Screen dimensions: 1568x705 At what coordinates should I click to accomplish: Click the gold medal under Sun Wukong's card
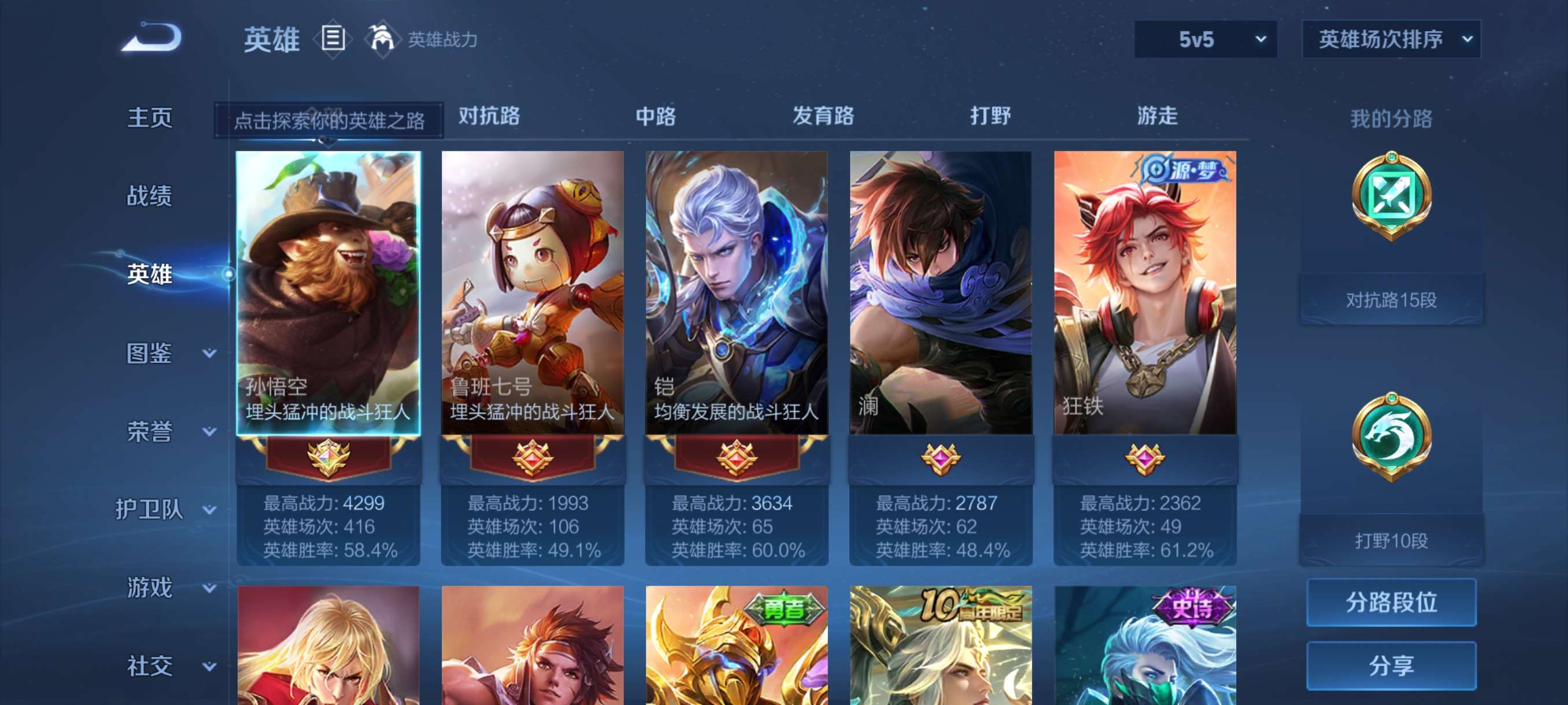(x=330, y=459)
